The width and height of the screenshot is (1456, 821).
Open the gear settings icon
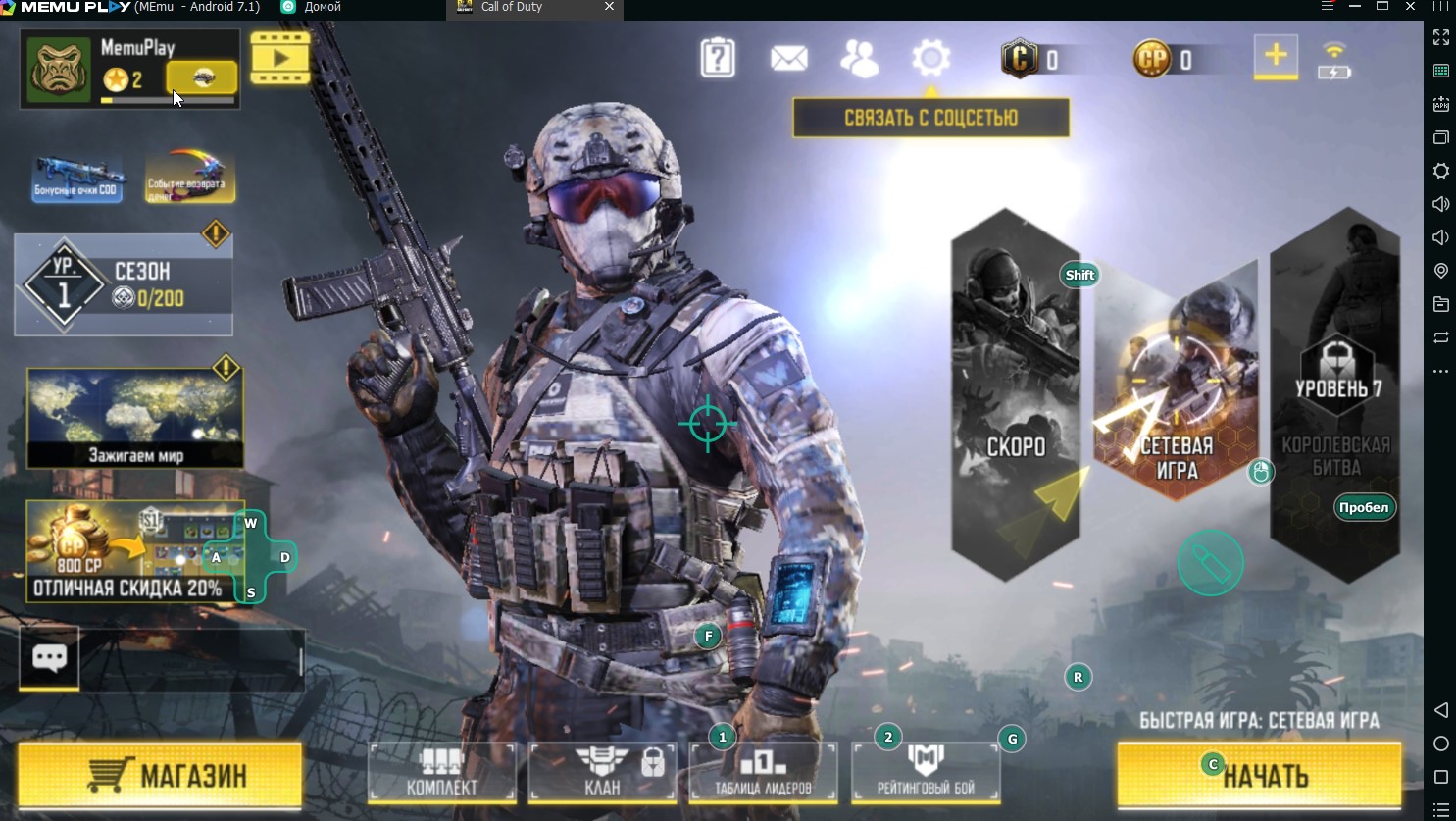[930, 59]
